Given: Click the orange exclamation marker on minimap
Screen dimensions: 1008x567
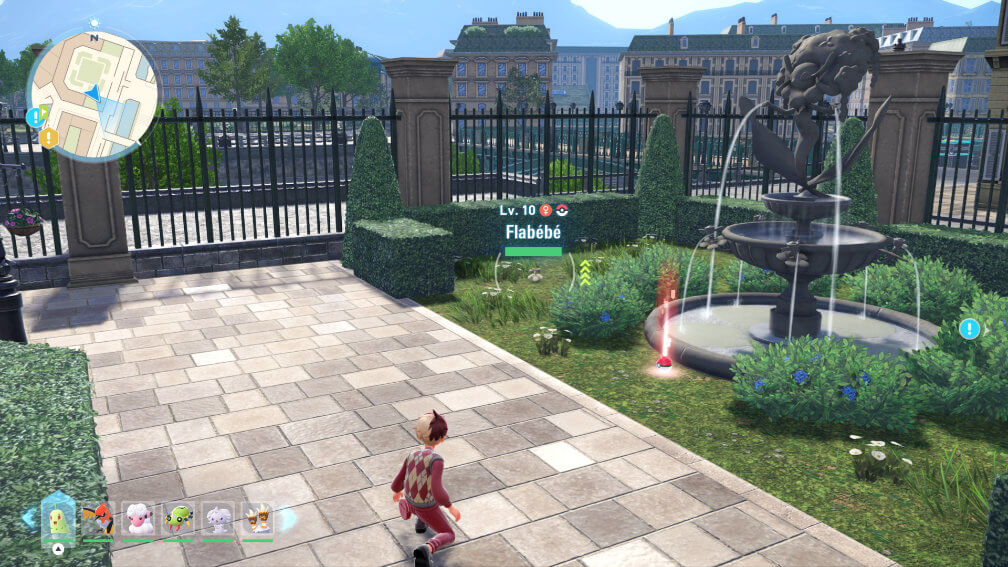Looking at the screenshot, I should pos(48,138).
